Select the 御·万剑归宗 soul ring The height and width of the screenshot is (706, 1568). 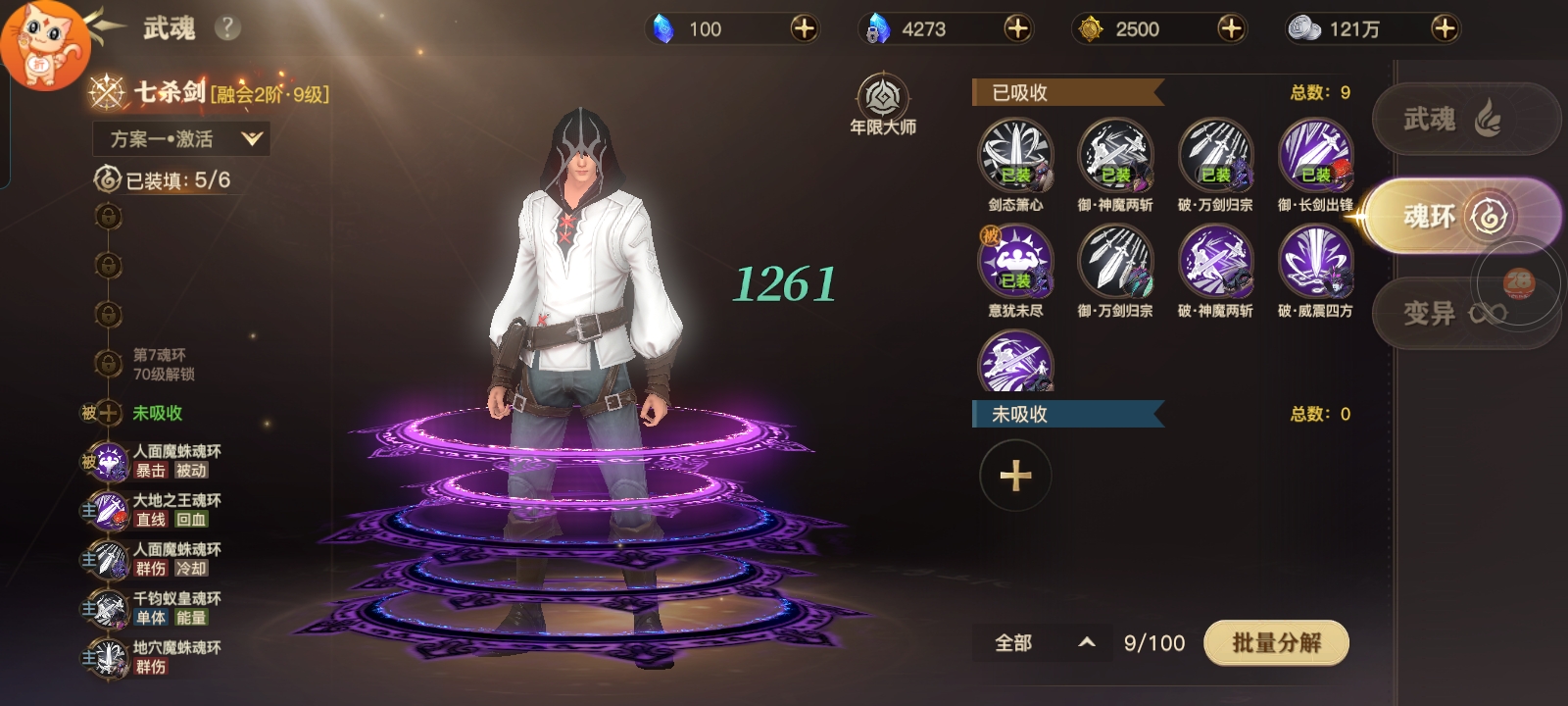pos(1115,262)
